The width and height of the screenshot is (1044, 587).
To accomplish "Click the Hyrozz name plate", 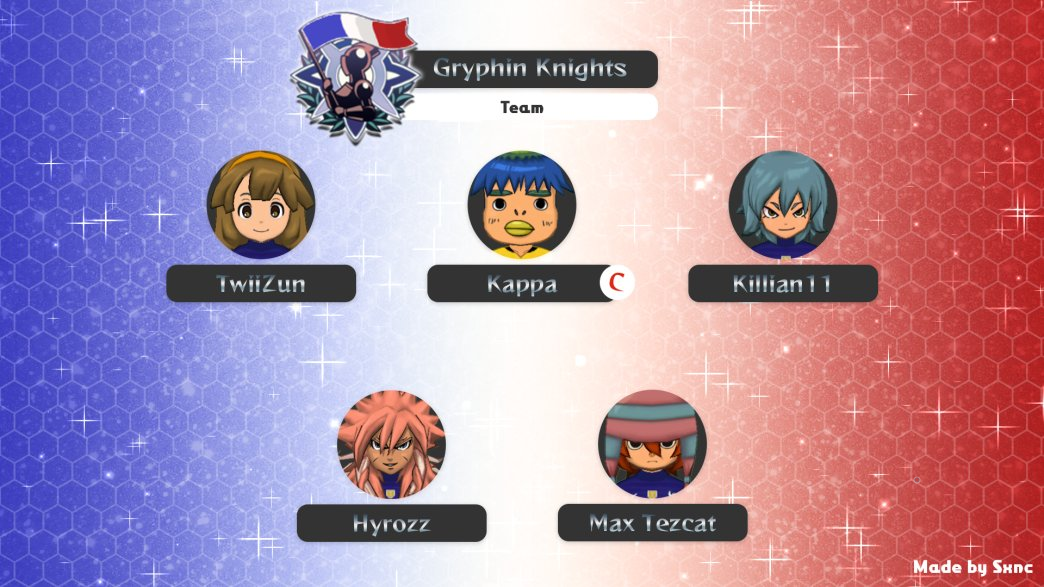I will (391, 523).
